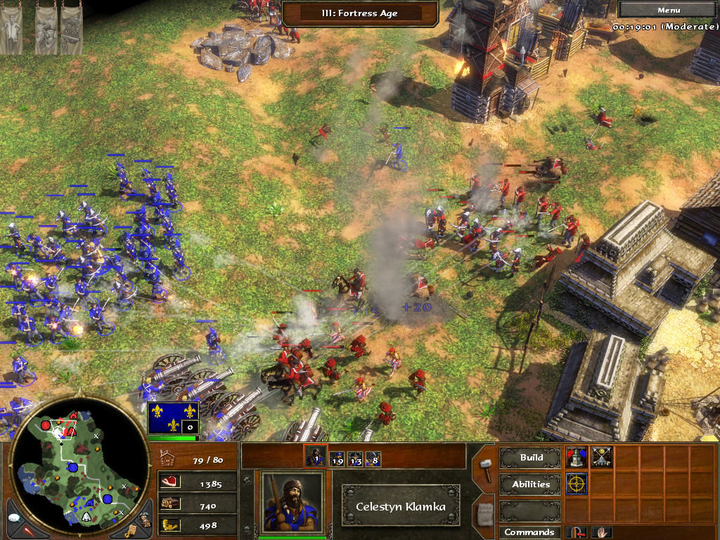The height and width of the screenshot is (540, 720).
Task: Open the game Menu
Action: tap(668, 10)
